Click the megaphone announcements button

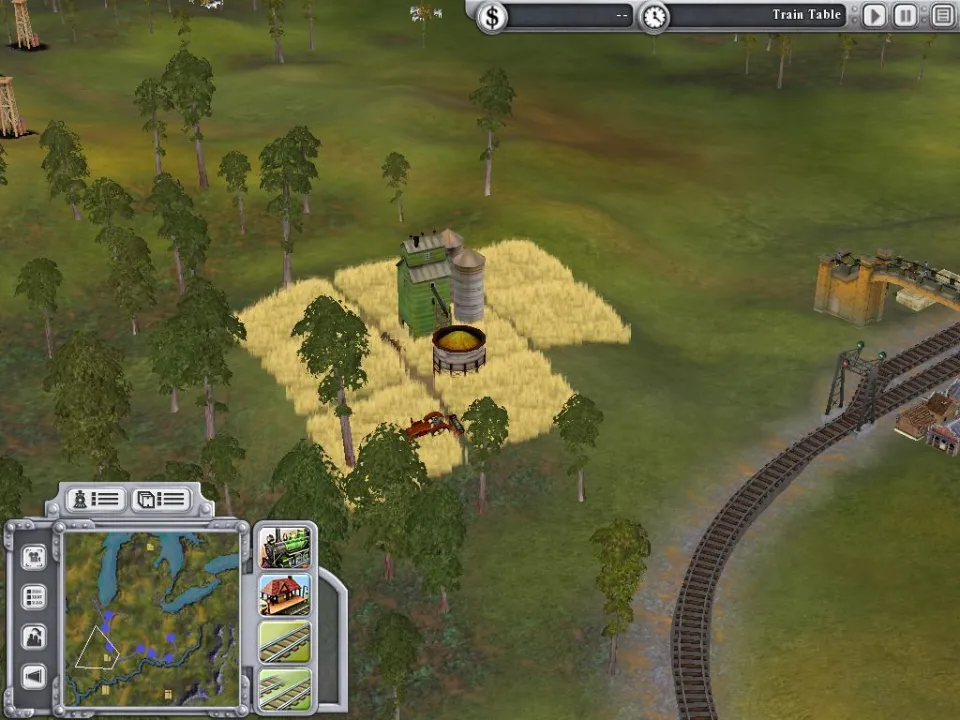click(x=34, y=677)
